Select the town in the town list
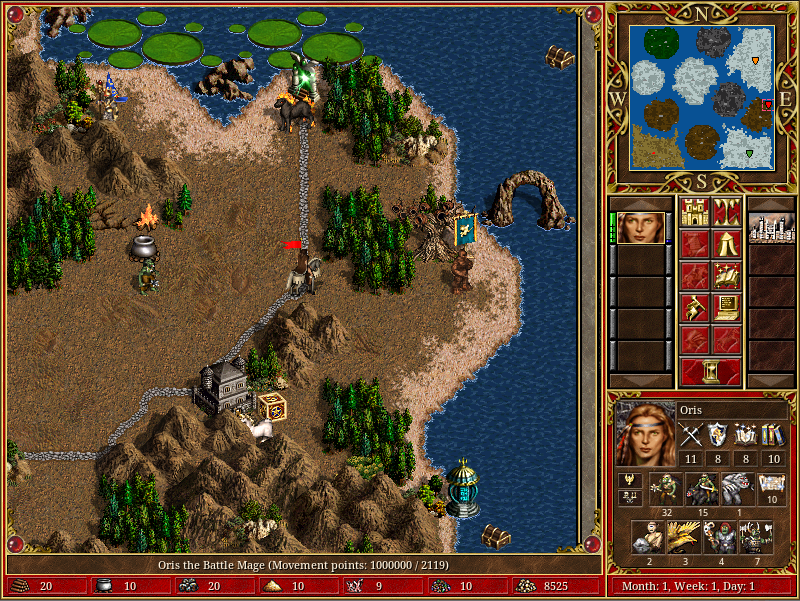This screenshot has height=601, width=800. (771, 228)
